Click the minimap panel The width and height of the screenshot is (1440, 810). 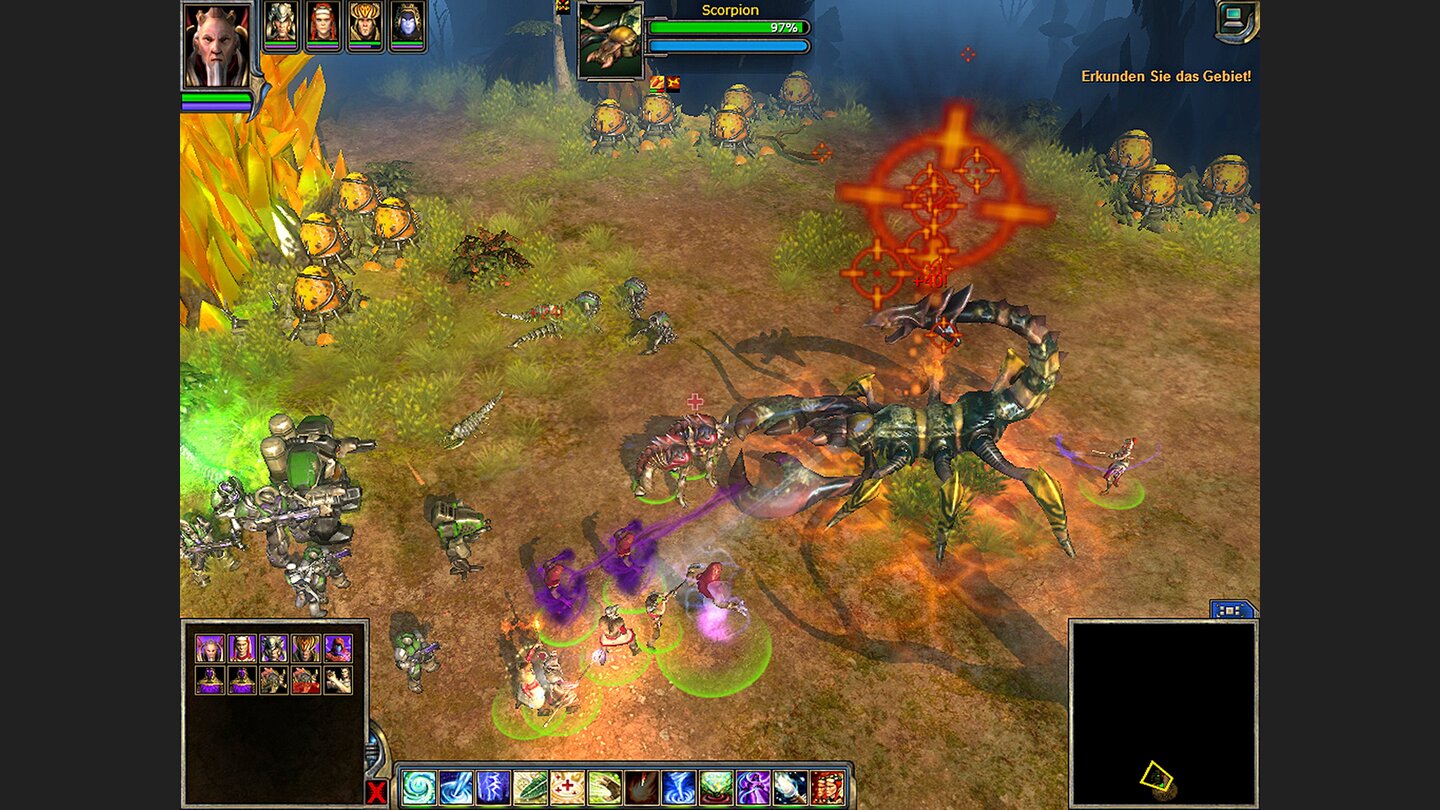click(1163, 712)
